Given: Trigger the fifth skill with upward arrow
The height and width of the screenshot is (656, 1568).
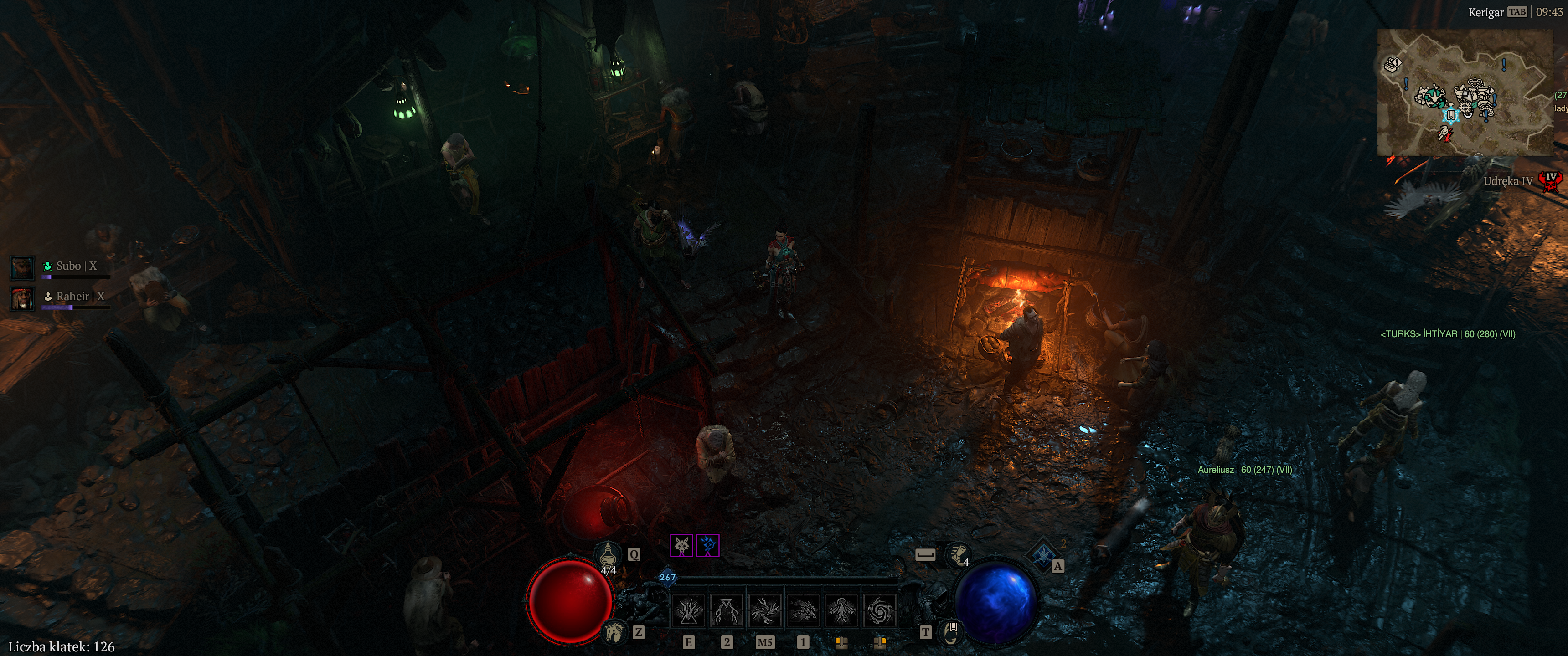Looking at the screenshot, I should 842,610.
